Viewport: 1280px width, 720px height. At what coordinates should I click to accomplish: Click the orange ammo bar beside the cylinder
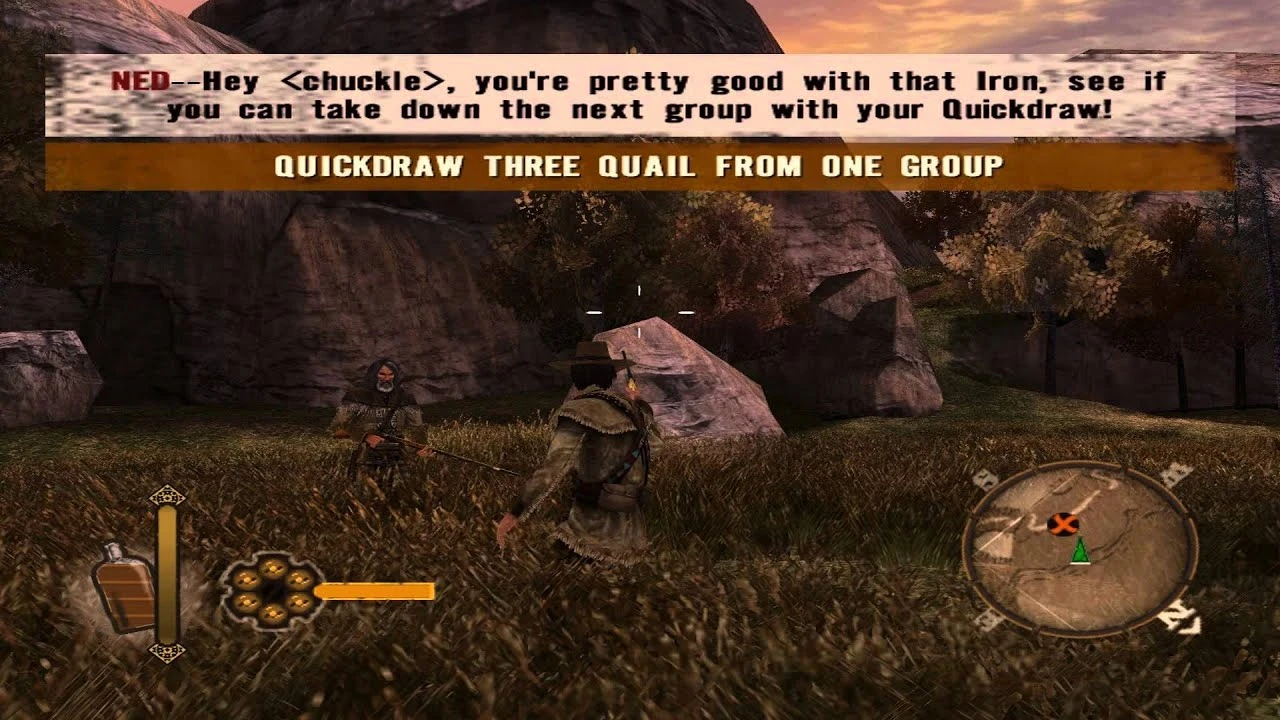(x=375, y=593)
